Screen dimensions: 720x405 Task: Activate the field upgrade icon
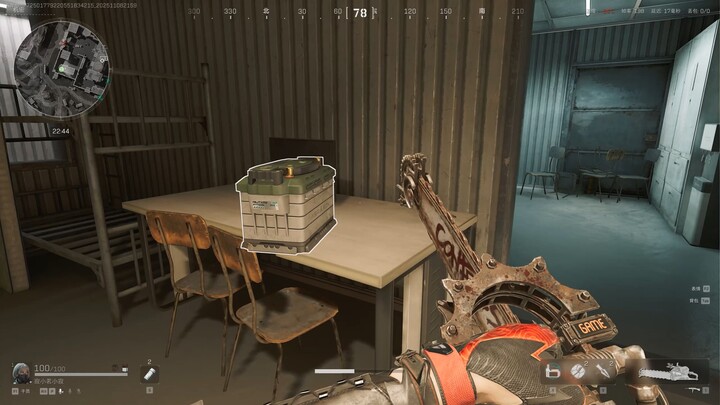click(x=551, y=372)
